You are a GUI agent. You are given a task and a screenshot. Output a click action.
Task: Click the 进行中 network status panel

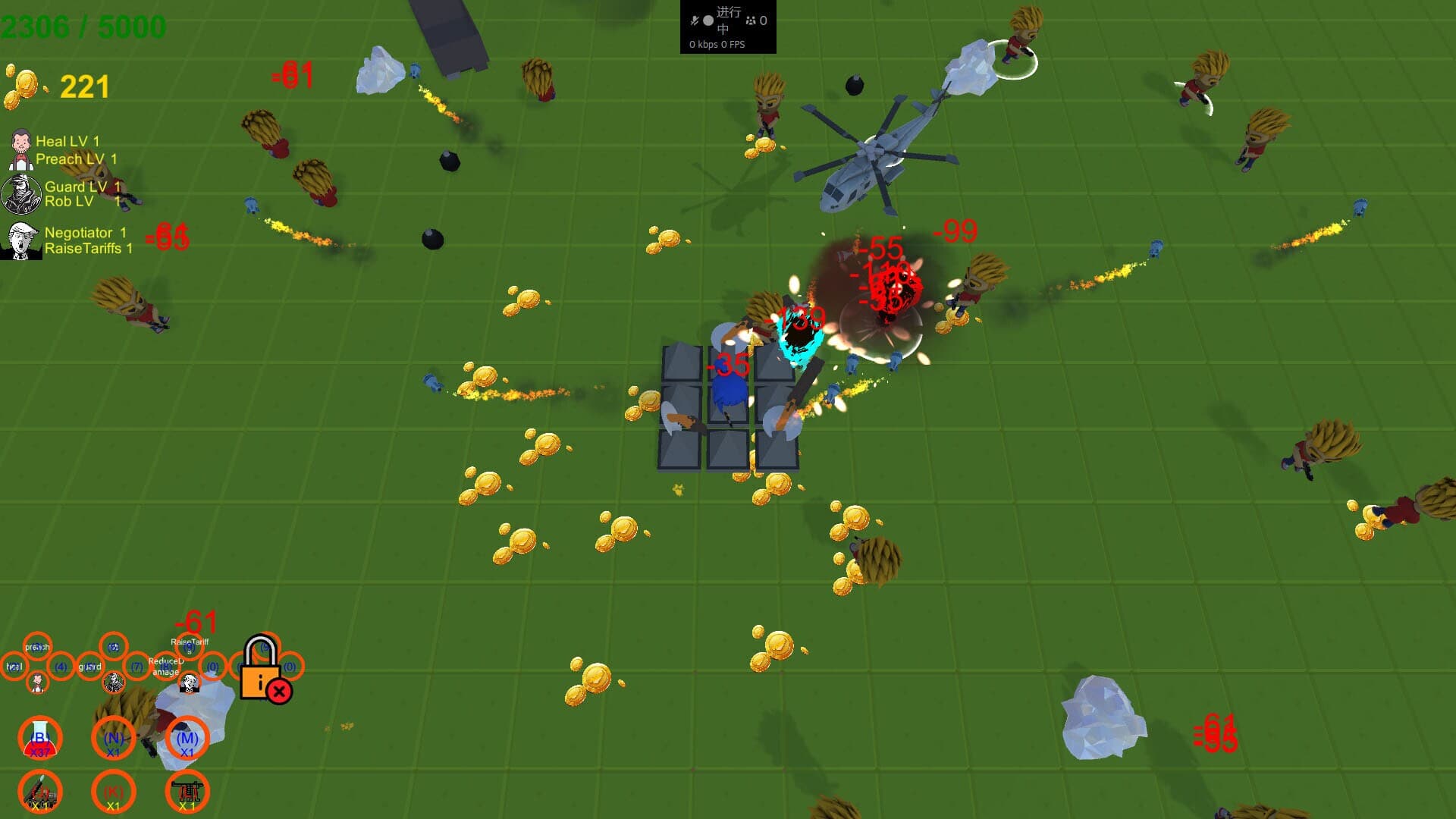(x=726, y=27)
